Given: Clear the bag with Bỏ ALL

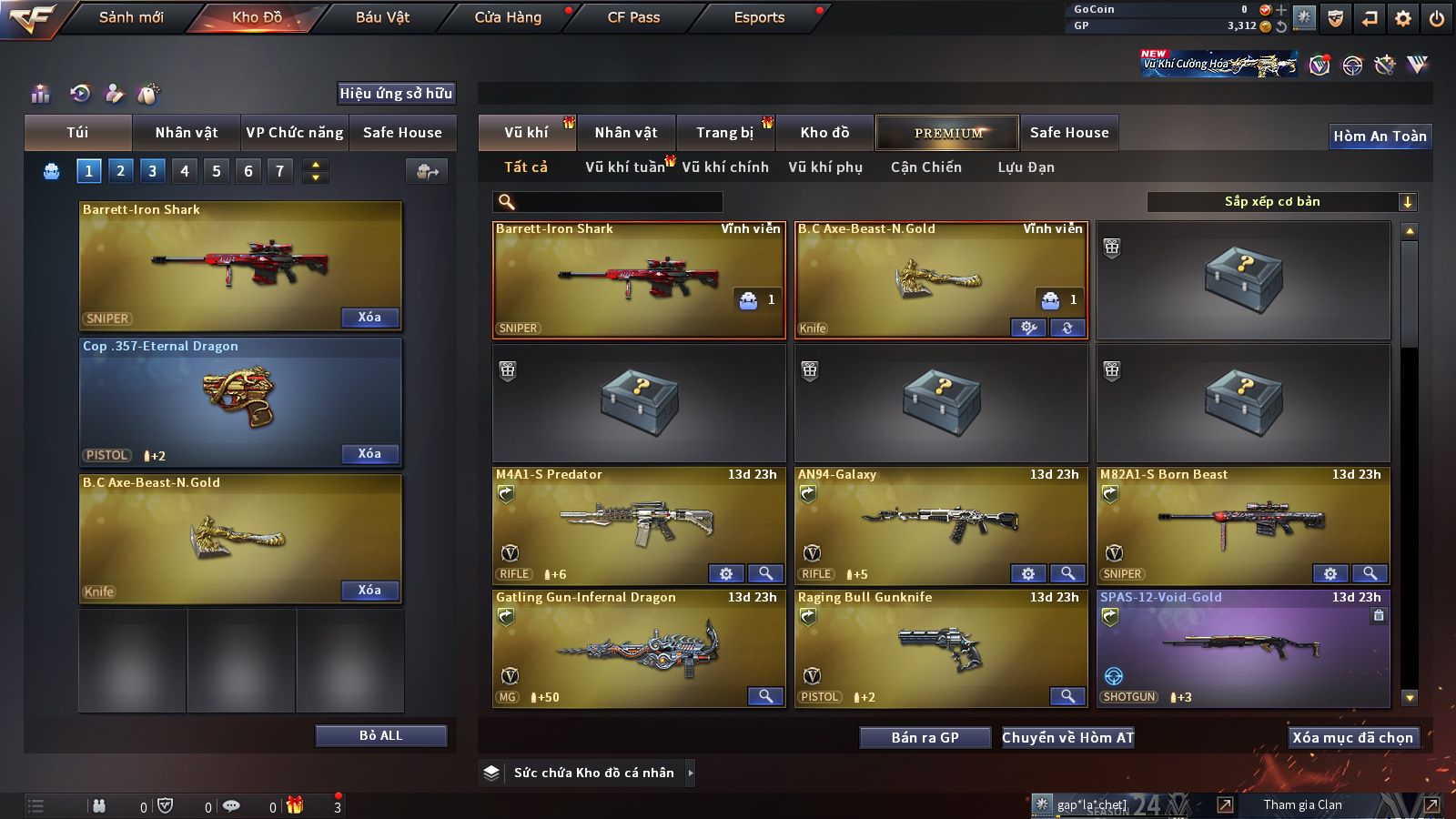Looking at the screenshot, I should (380, 735).
